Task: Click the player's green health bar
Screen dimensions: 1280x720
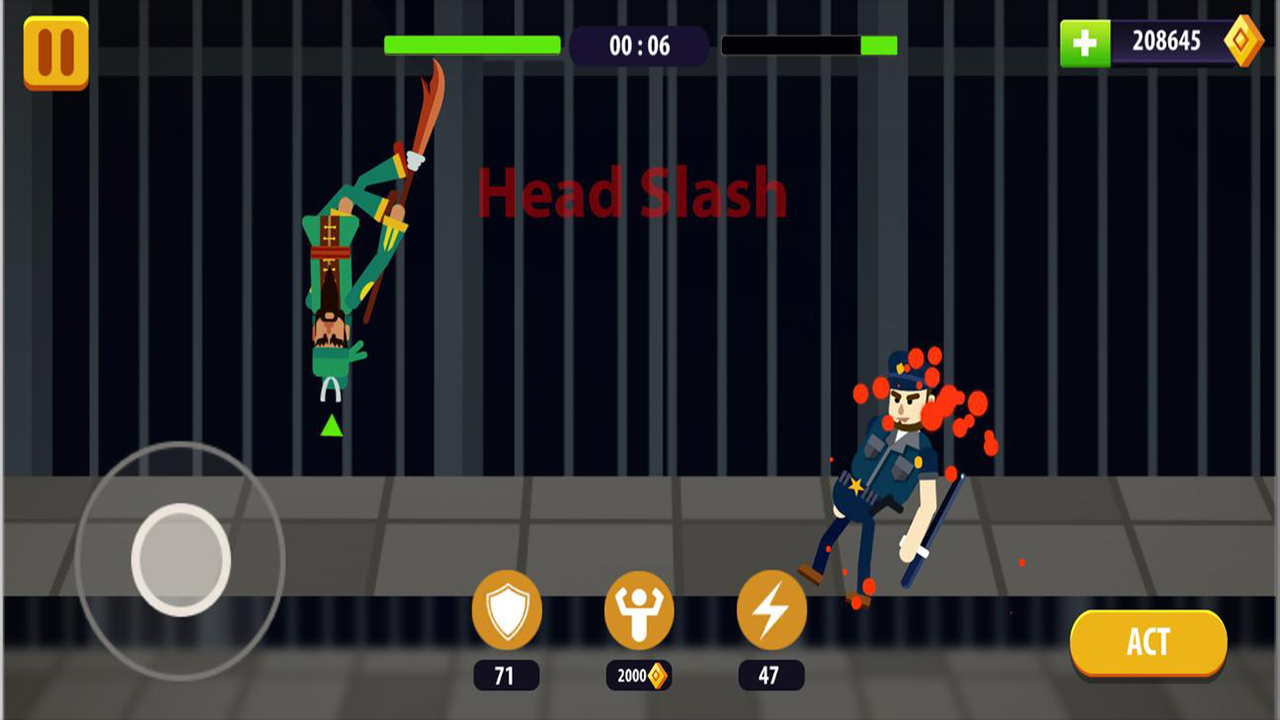Action: click(471, 44)
